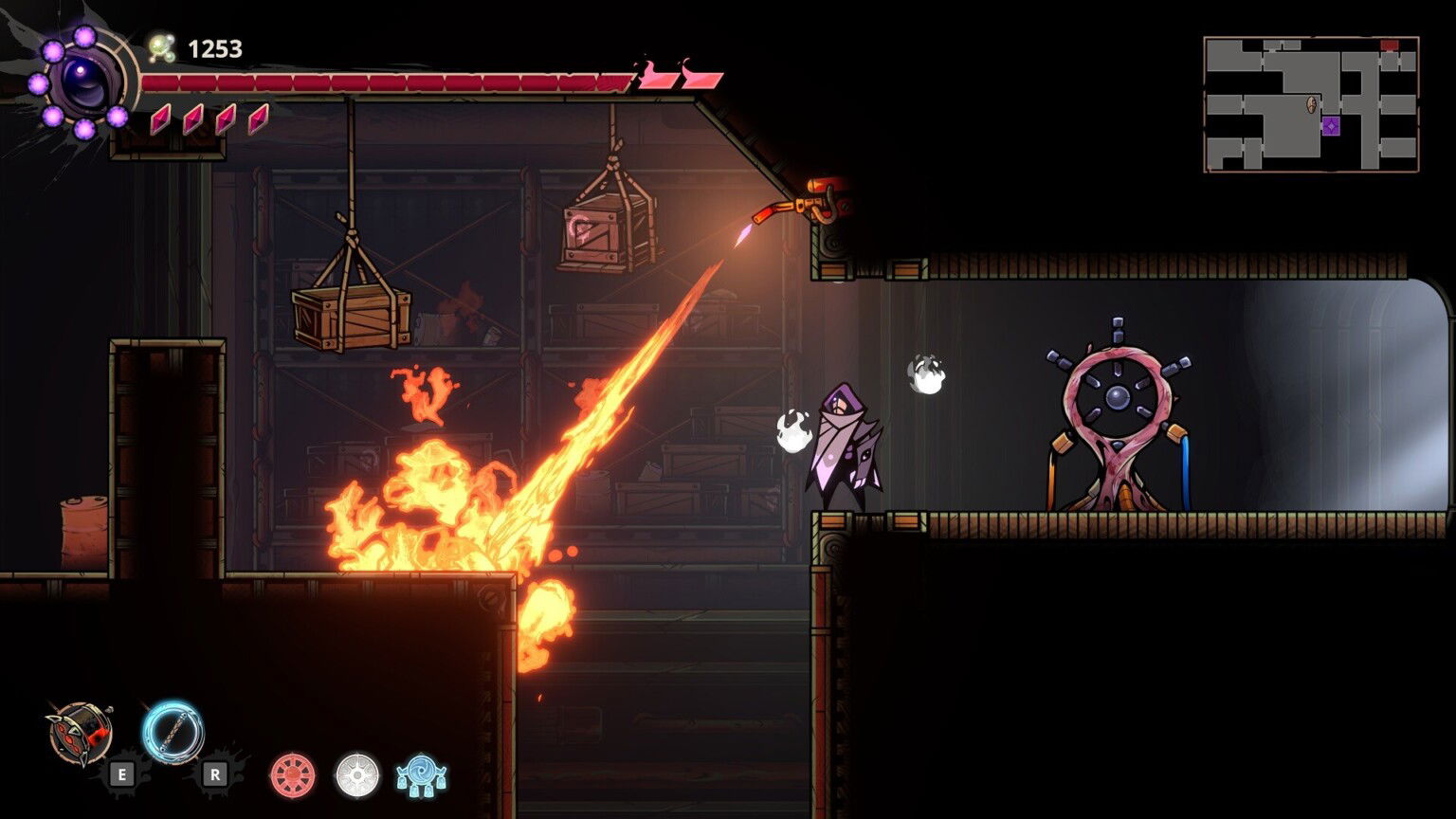Viewport: 1456px width, 819px height.
Task: Open the minimap in the corner
Action: pos(1311,104)
